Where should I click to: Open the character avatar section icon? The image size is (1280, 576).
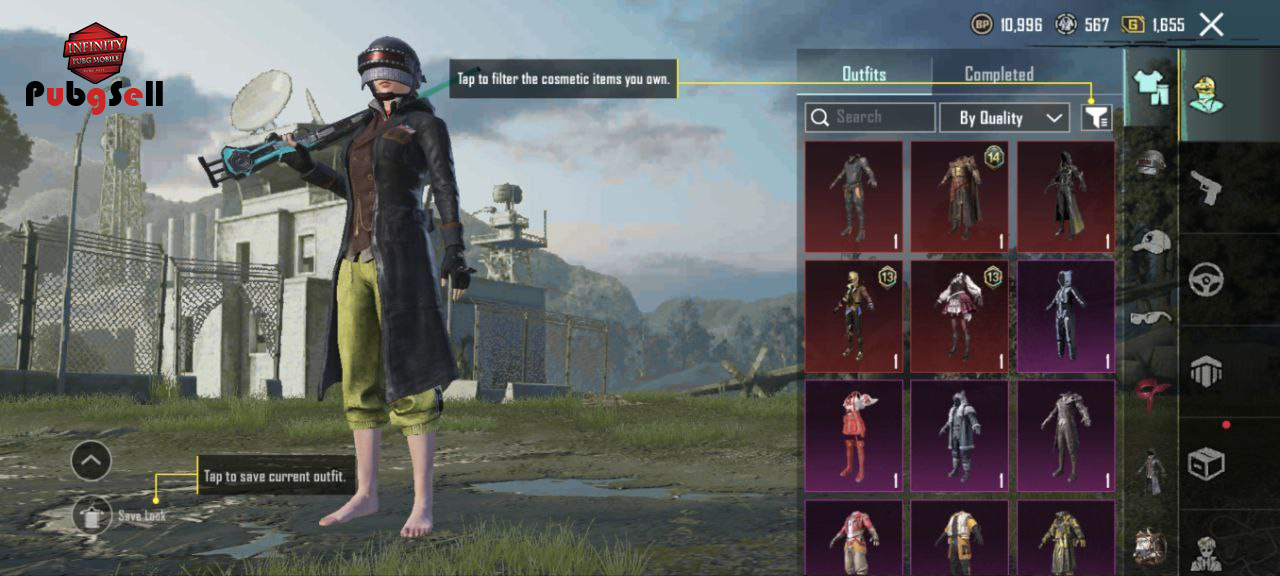(x=1206, y=94)
